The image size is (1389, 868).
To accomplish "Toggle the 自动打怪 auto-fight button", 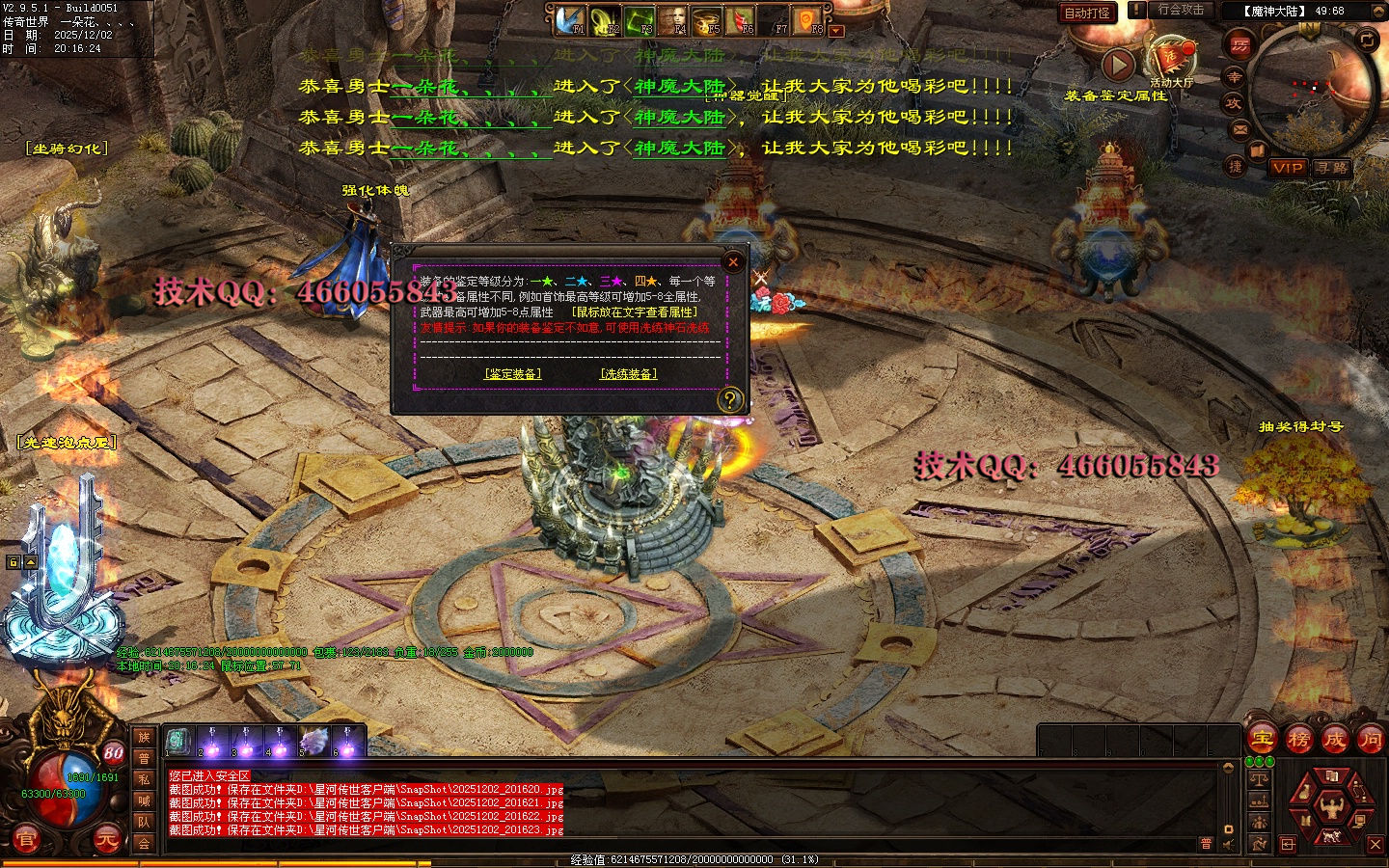I will click(1087, 13).
